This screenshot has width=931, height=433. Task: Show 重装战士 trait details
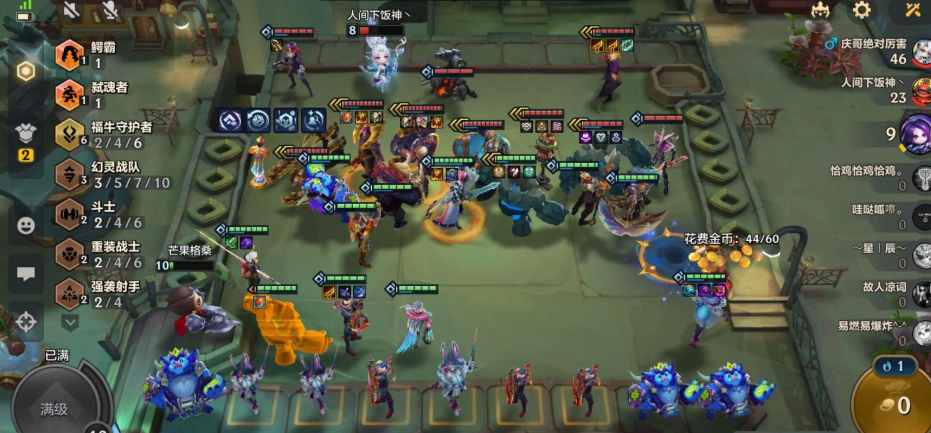pos(100,254)
